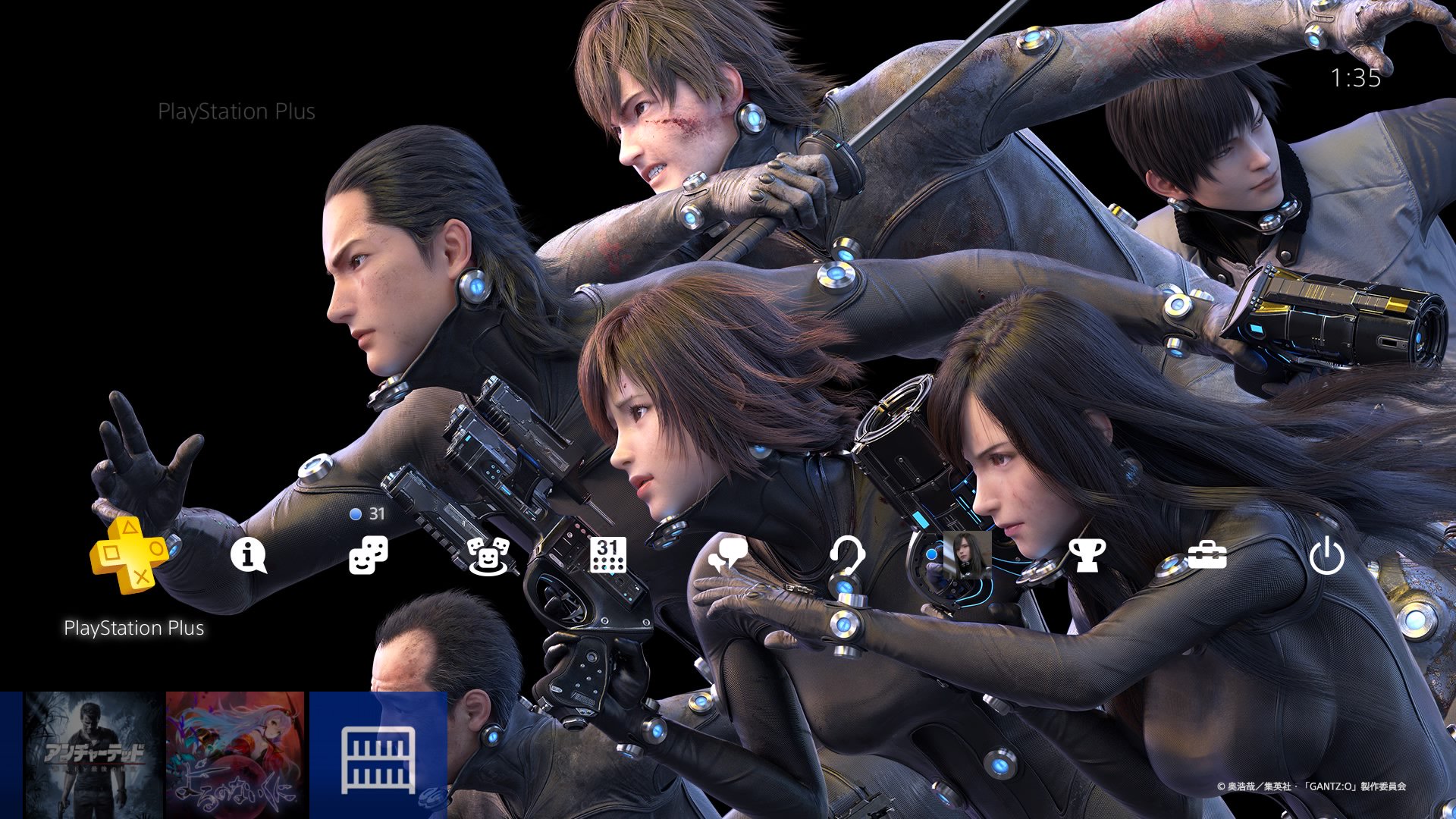Open Settings (toolbox icon)

[1207, 556]
